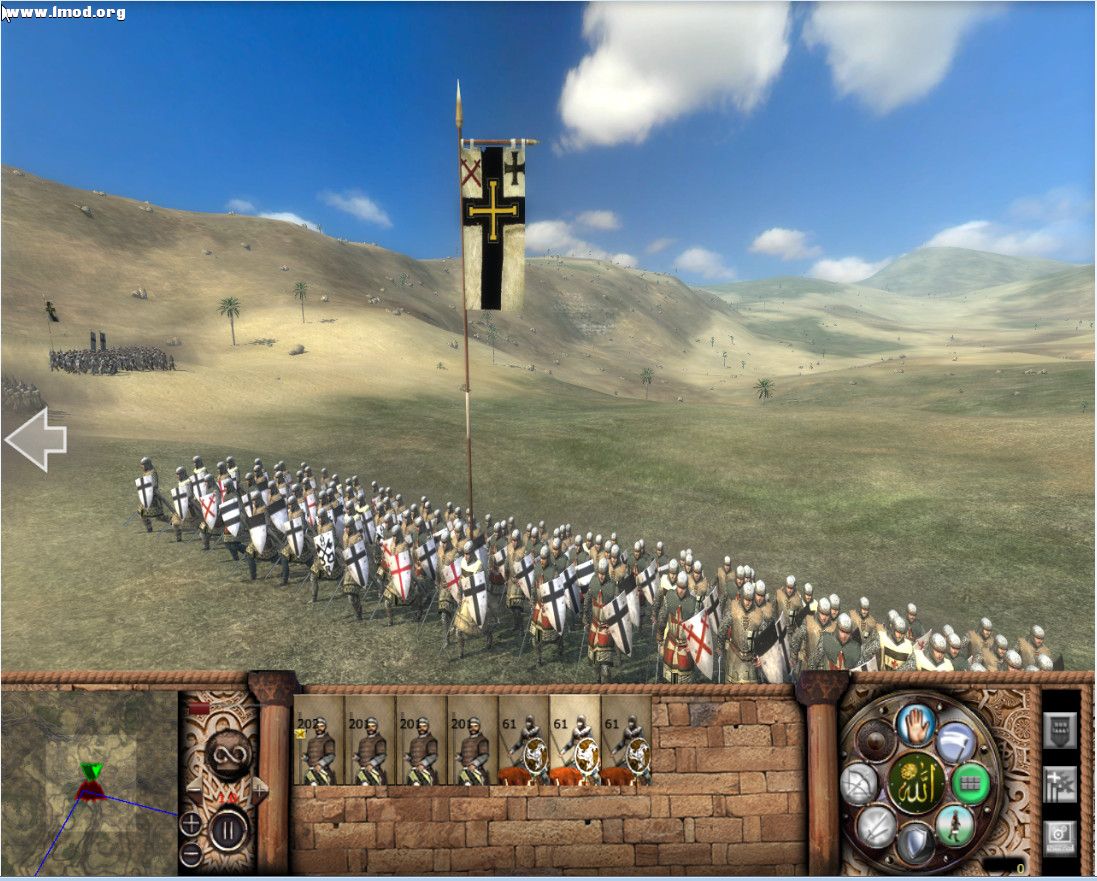Order withdraw with the white flag icon
1097x881 pixels.
pyautogui.click(x=955, y=741)
